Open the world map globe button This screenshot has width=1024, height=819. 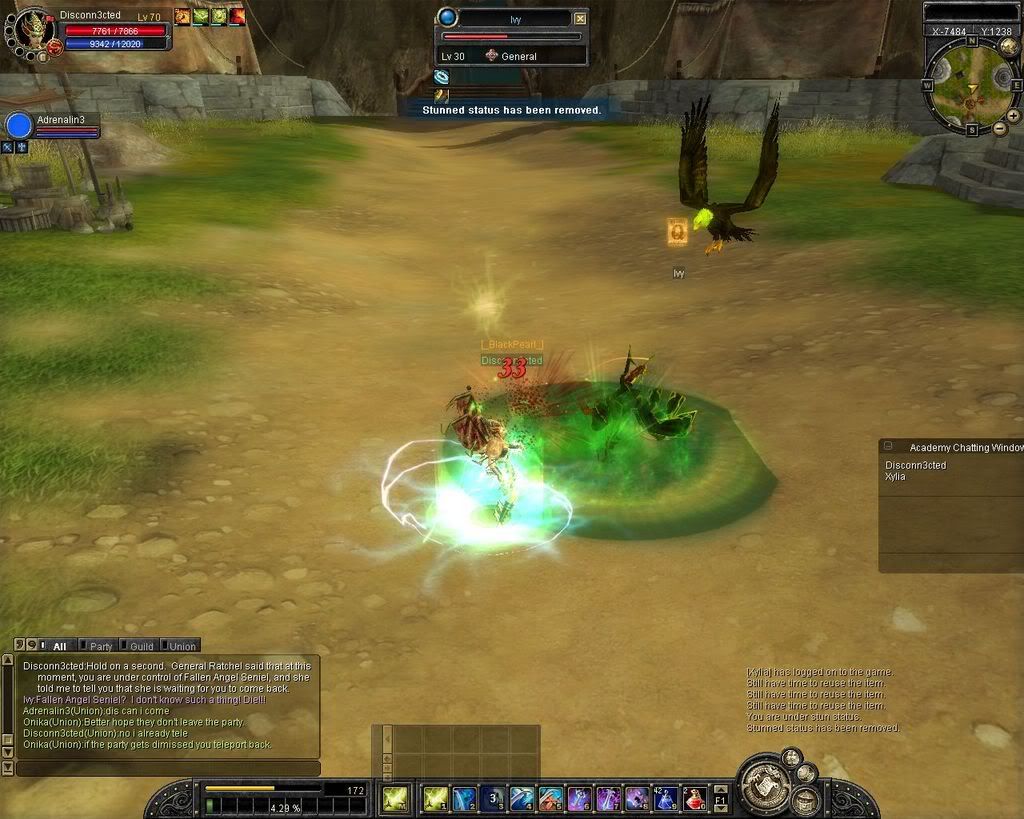(x=1008, y=45)
